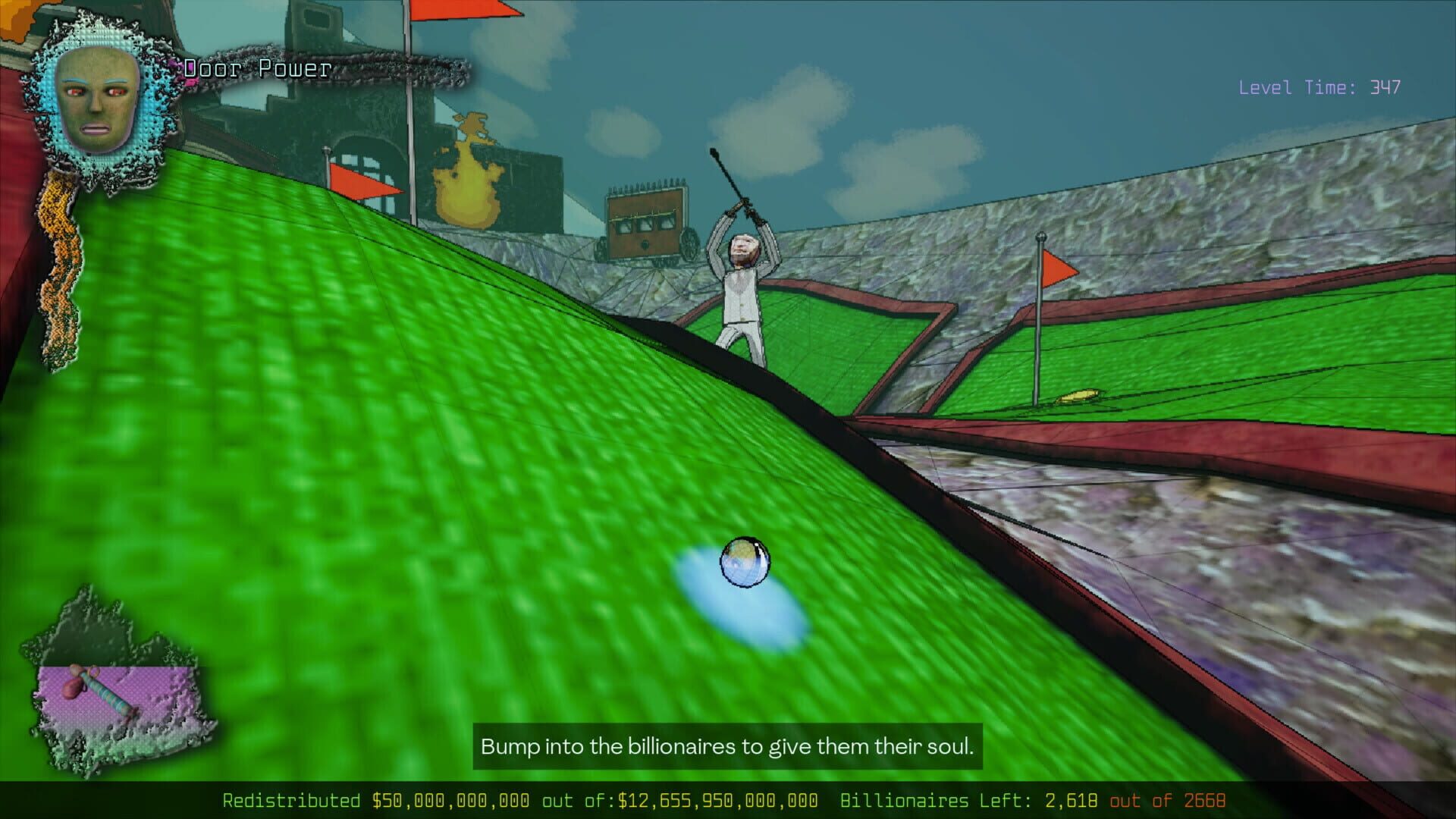Click the subtitle 'Bump into the billionaires' message
This screenshot has width=1456, height=819.
tap(726, 746)
